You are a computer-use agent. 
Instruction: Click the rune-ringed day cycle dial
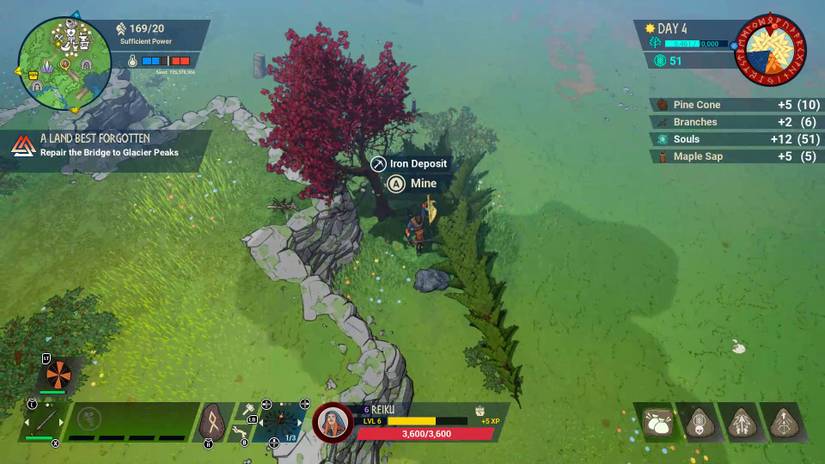tap(770, 49)
